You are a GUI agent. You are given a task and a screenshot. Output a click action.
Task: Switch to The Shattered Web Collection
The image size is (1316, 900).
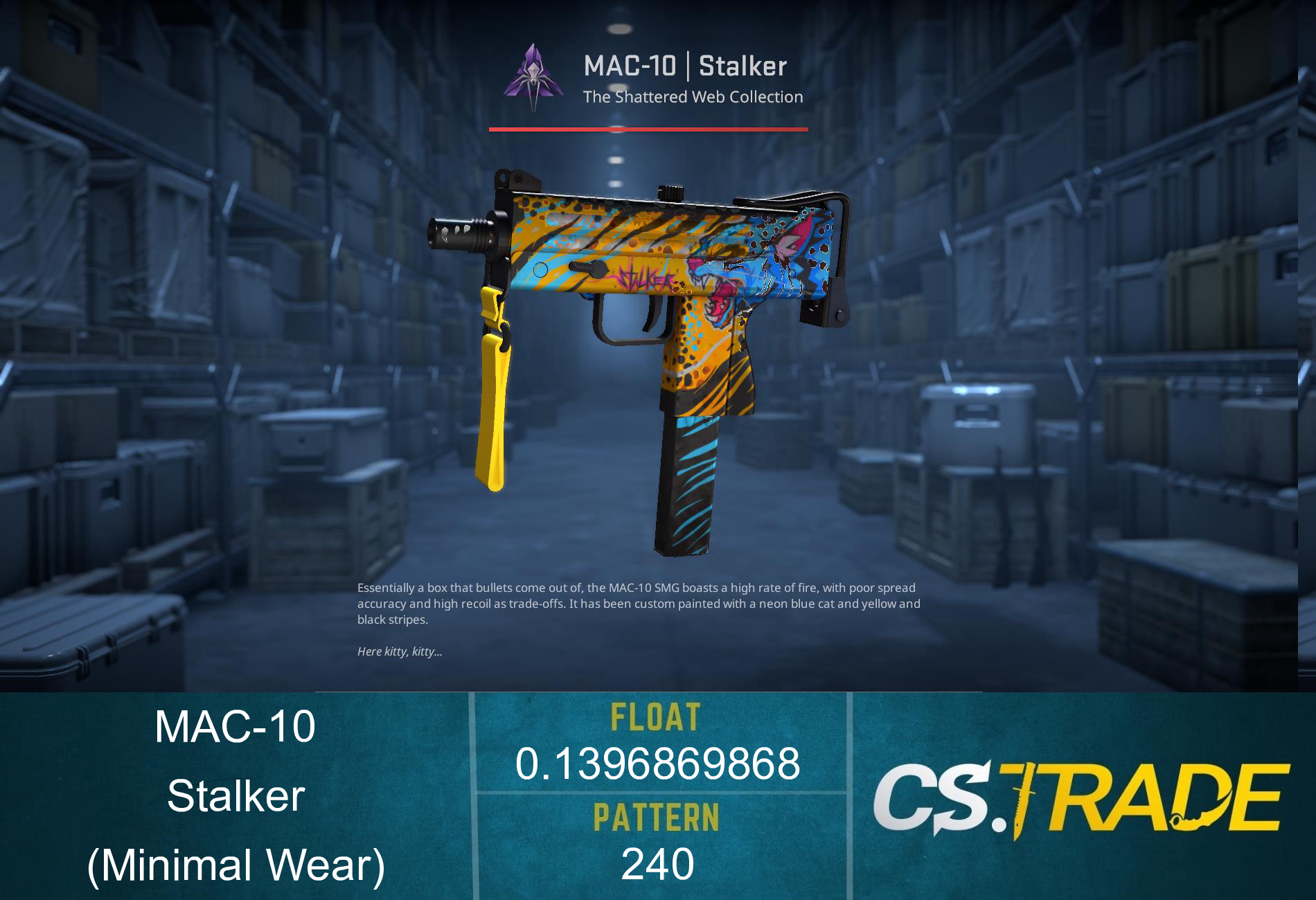coord(691,98)
